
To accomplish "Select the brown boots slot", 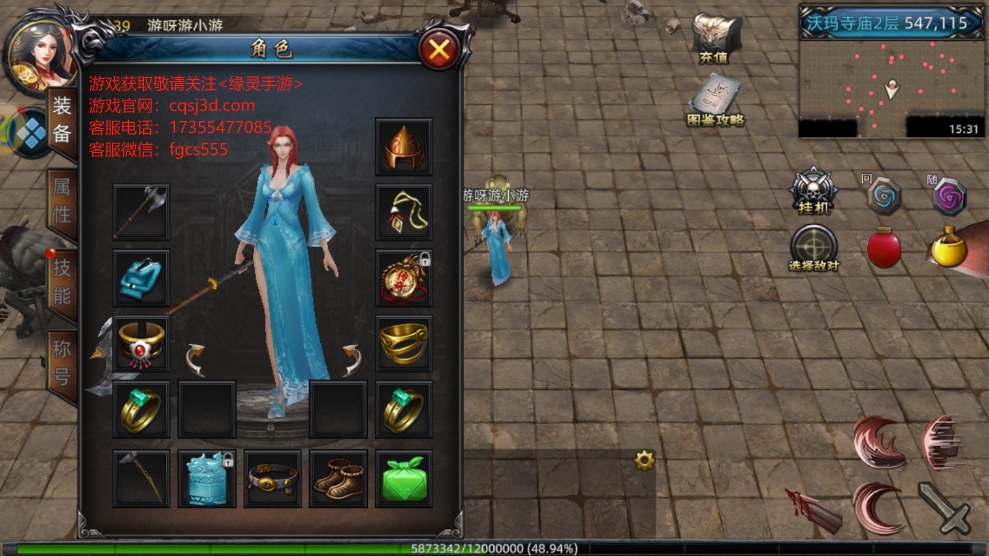I will pyautogui.click(x=338, y=477).
